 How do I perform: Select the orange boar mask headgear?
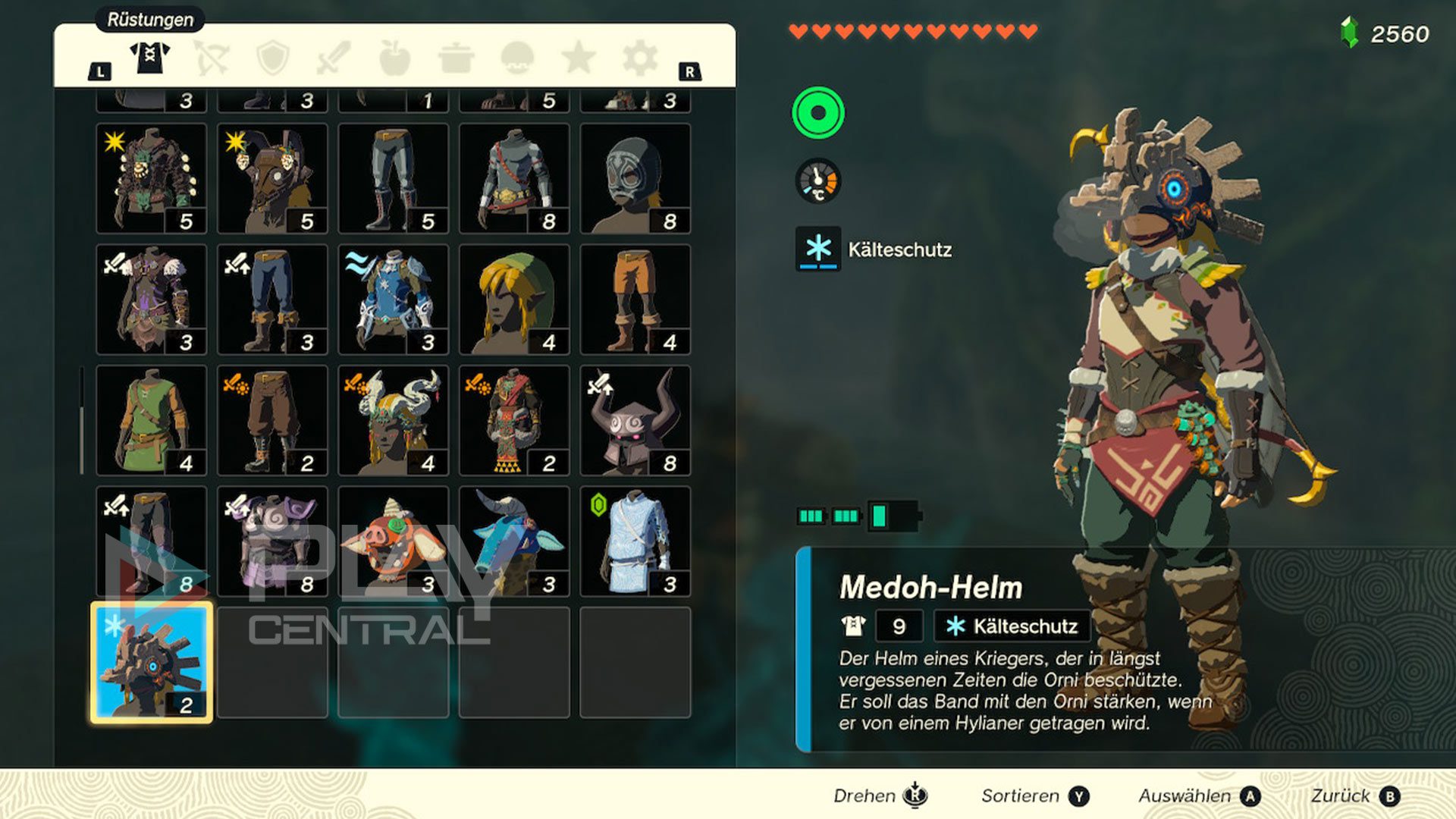(x=393, y=541)
